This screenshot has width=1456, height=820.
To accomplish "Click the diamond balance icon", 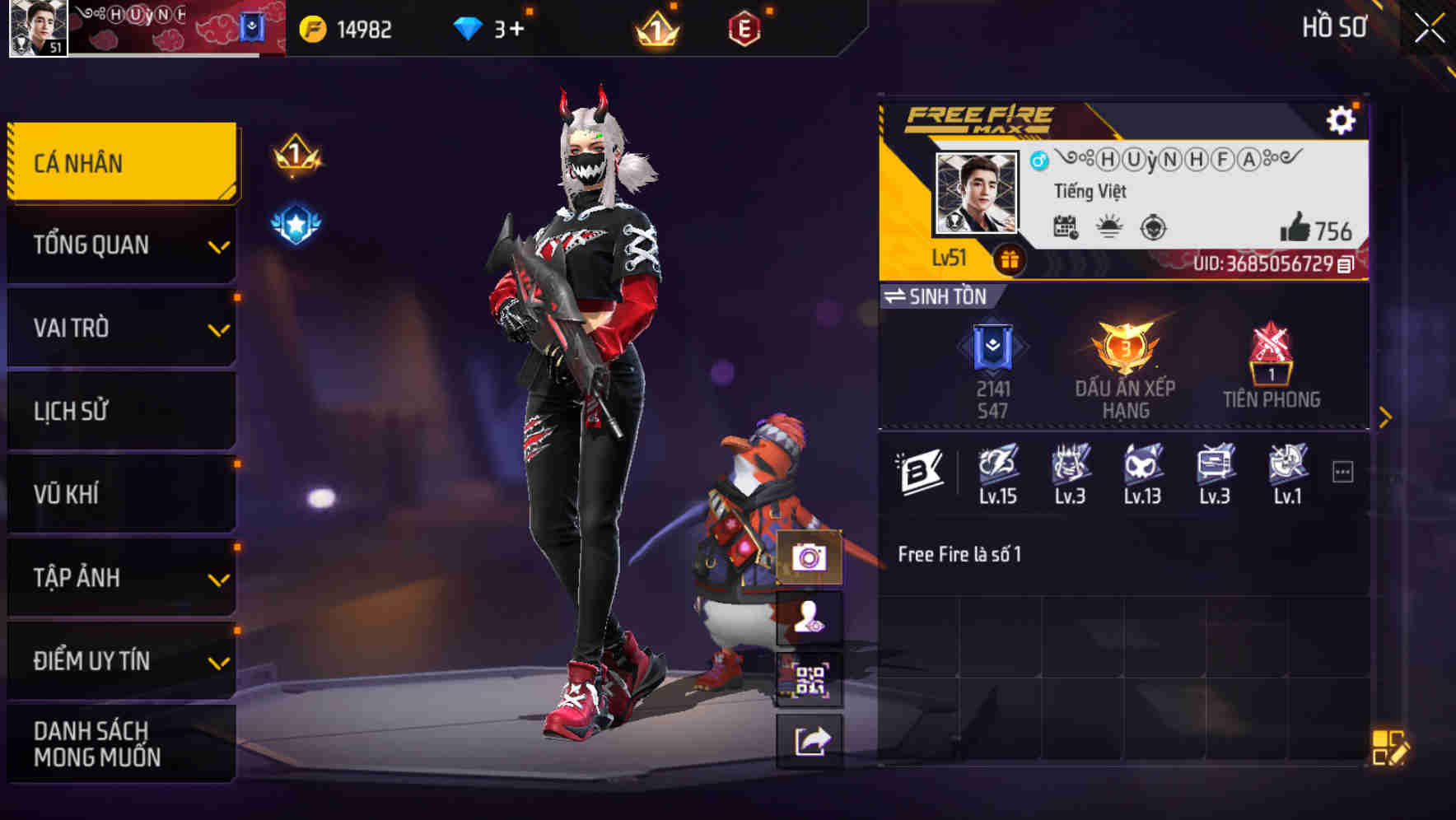I will tap(469, 27).
